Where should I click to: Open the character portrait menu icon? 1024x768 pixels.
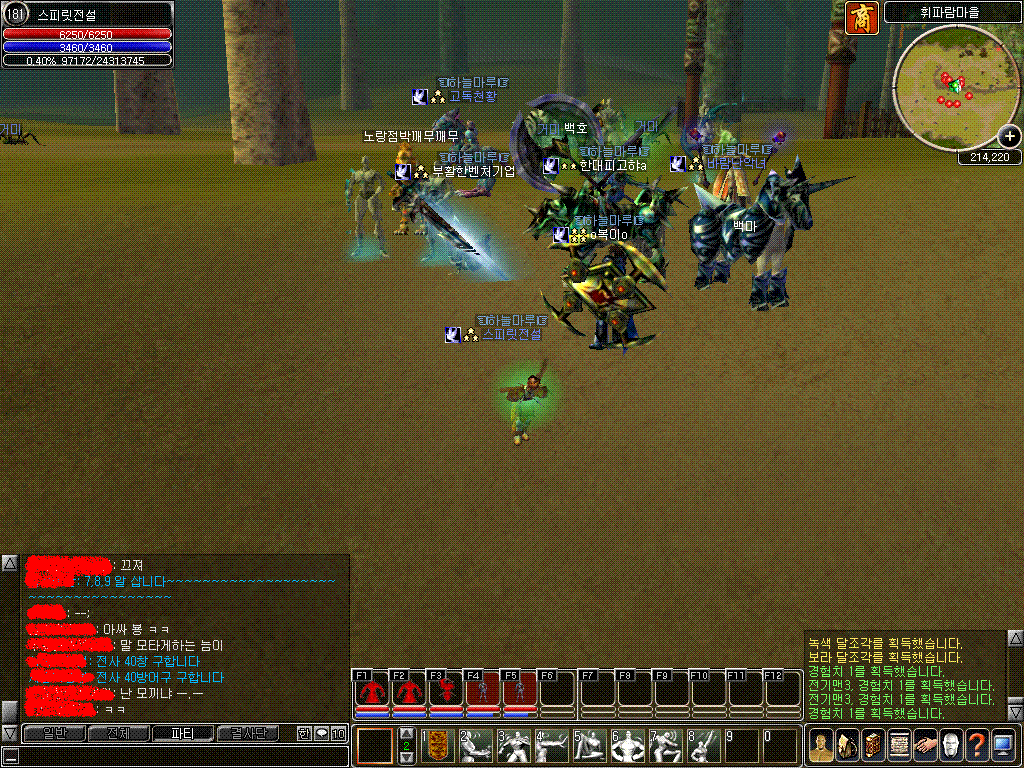click(x=822, y=745)
